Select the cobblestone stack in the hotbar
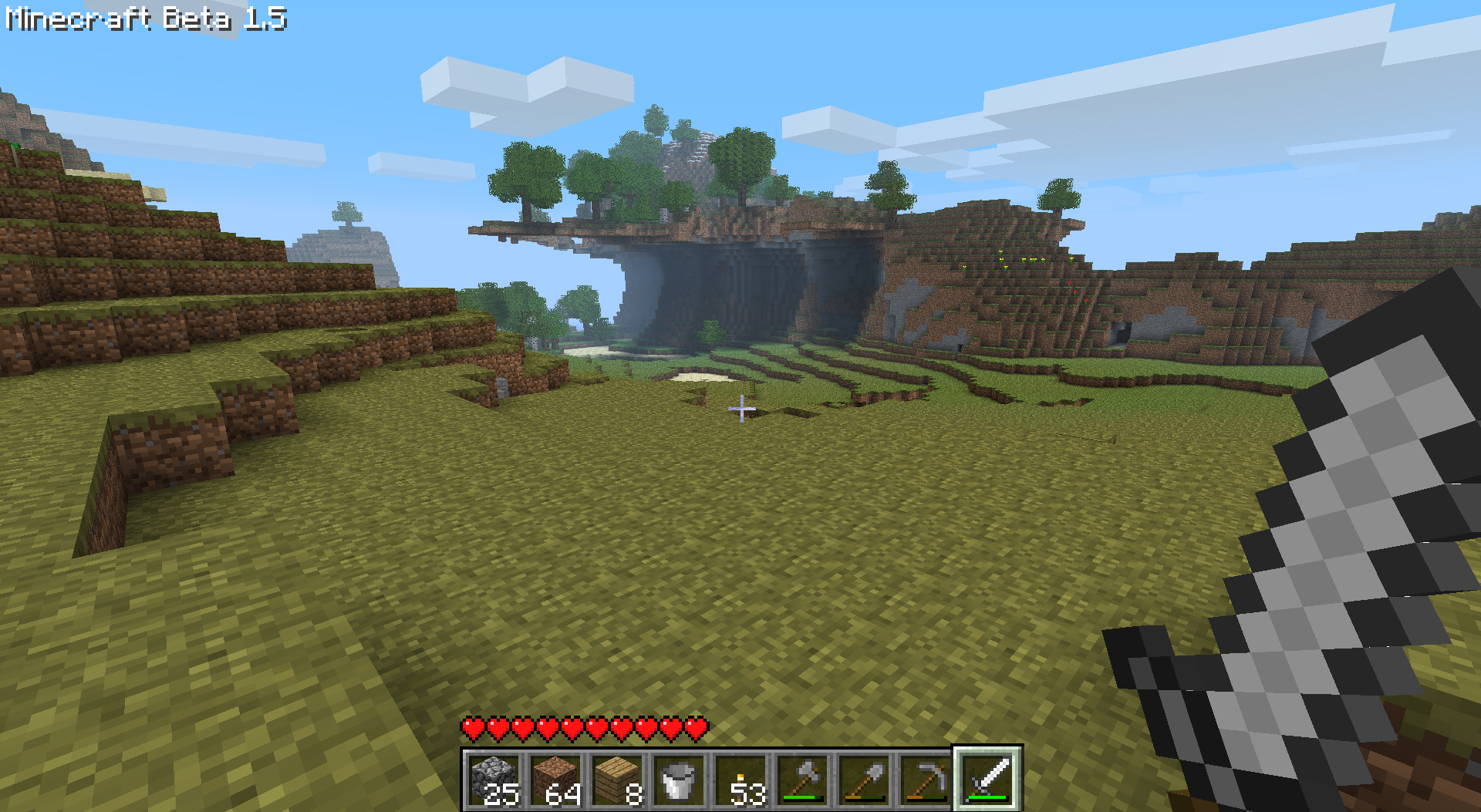1481x812 pixels. coord(494,779)
